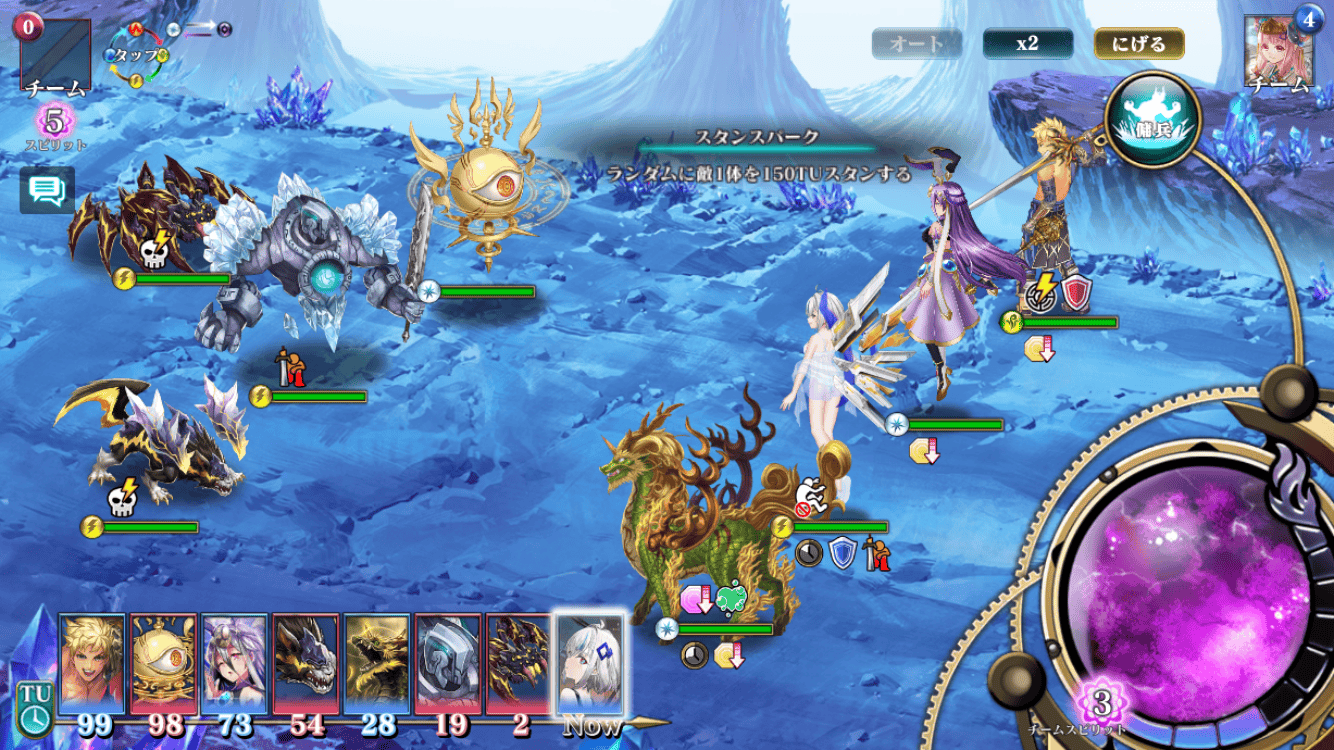The width and height of the screenshot is (1334, 750).
Task: Activate the 傭兵 mercenary skill orb
Action: pyautogui.click(x=1153, y=120)
